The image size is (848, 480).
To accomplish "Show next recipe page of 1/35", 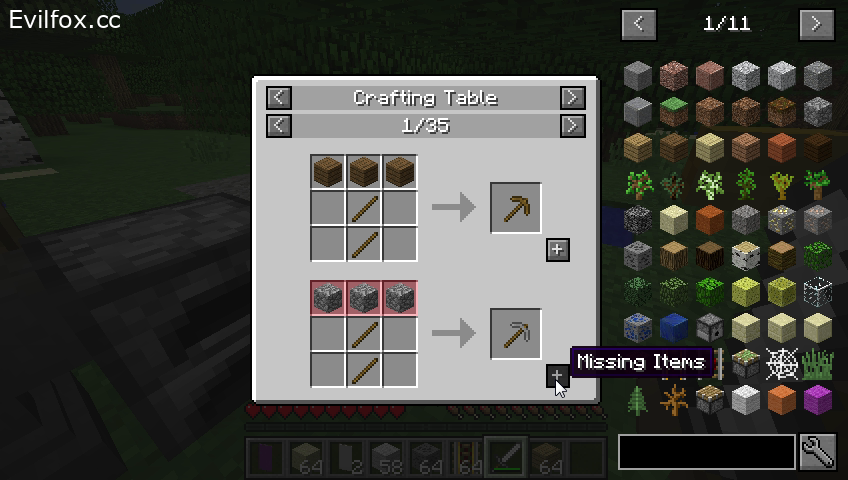I will [x=572, y=125].
